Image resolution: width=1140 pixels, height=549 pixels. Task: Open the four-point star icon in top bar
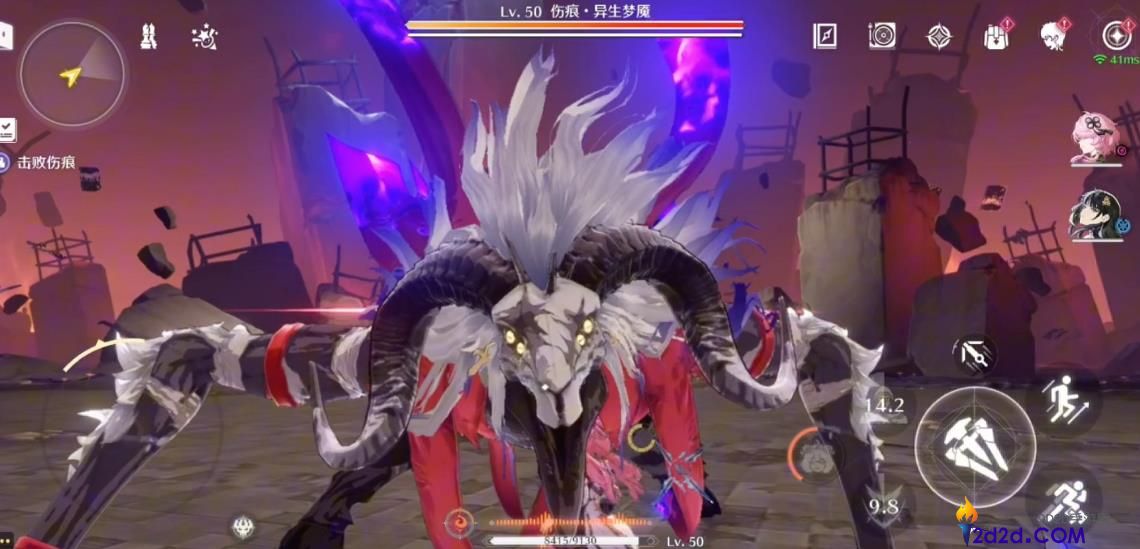938,36
